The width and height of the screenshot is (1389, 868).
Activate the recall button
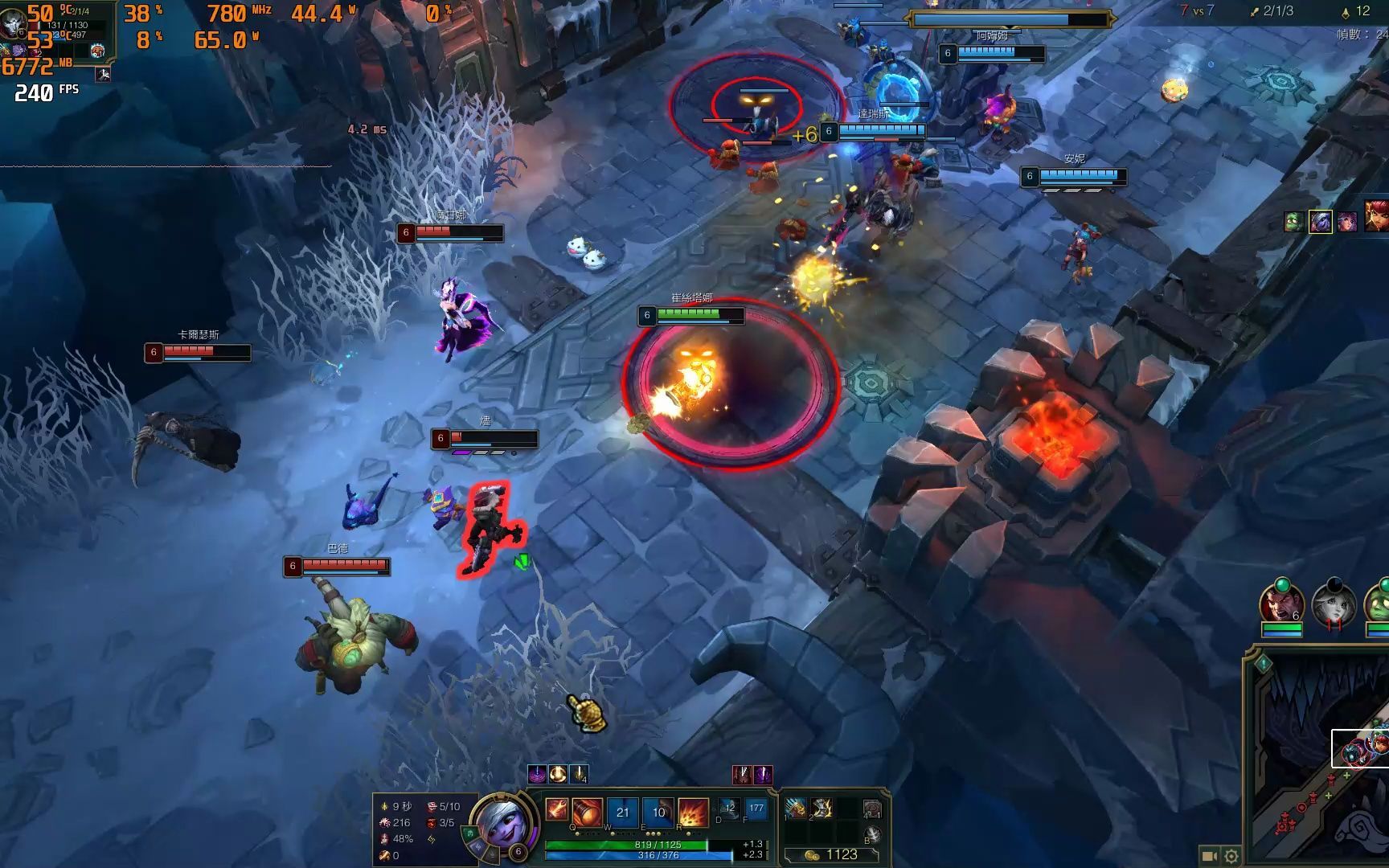[872, 834]
